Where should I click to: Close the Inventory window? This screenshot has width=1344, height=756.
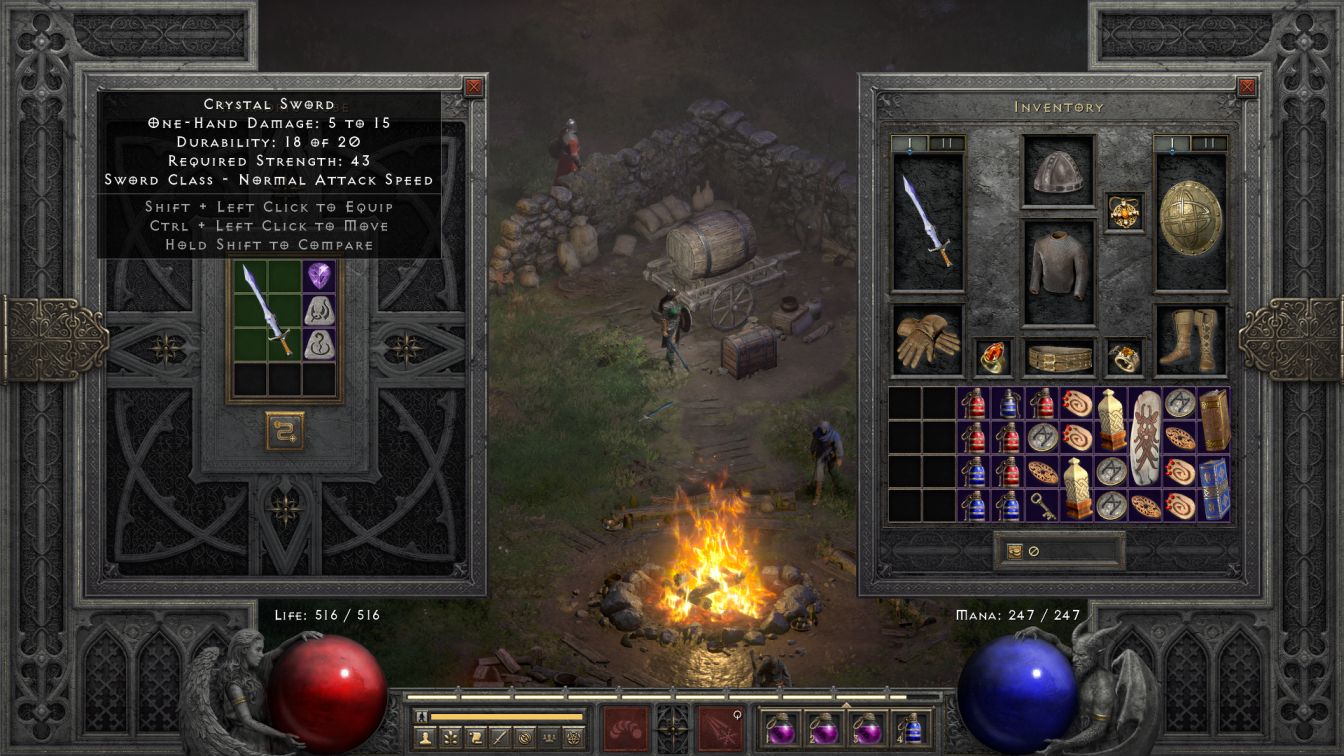point(1247,87)
